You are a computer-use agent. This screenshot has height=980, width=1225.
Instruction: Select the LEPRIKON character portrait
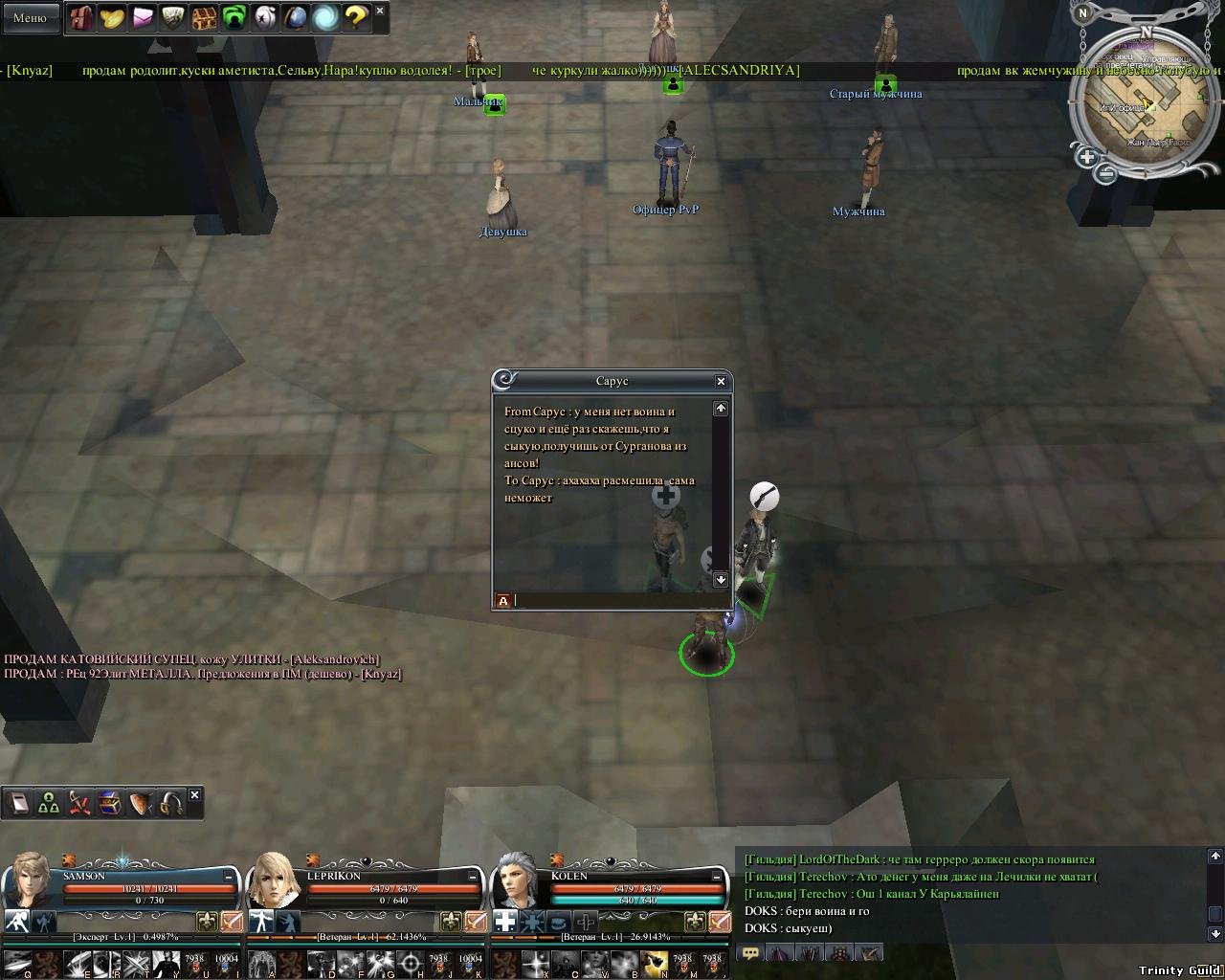(x=274, y=878)
